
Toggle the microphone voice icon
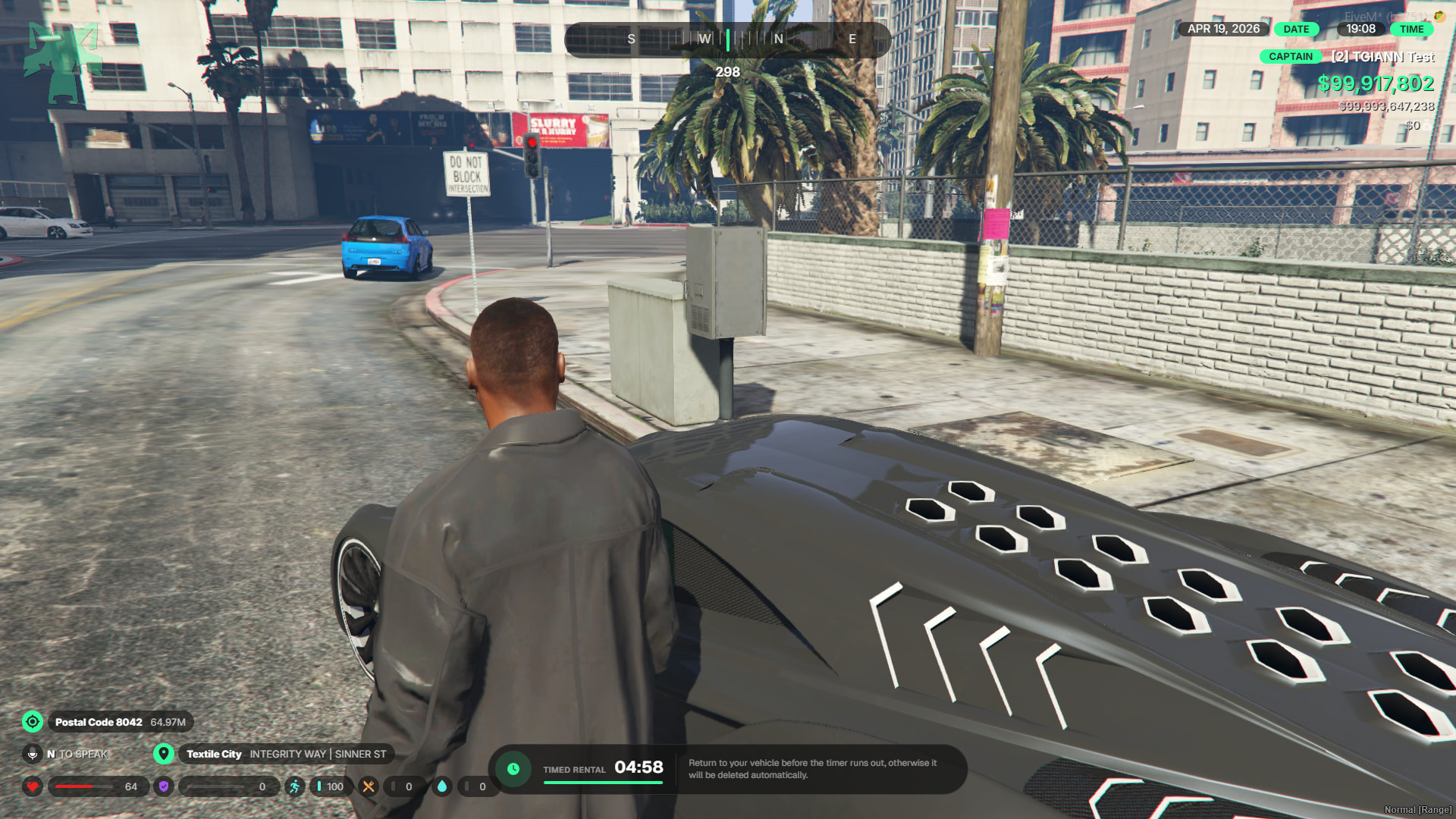(33, 754)
